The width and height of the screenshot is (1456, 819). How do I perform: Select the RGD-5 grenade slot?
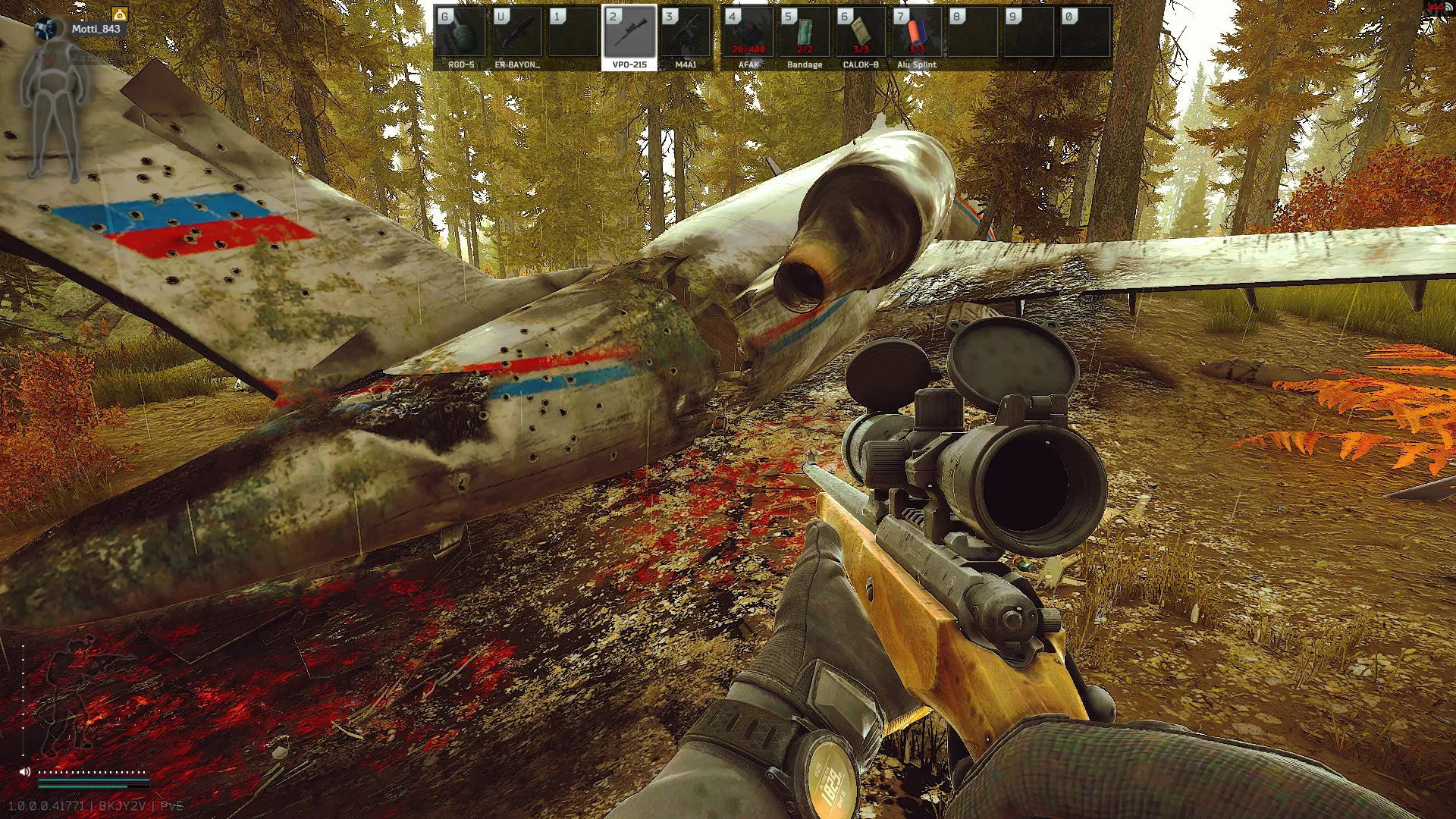tap(460, 37)
